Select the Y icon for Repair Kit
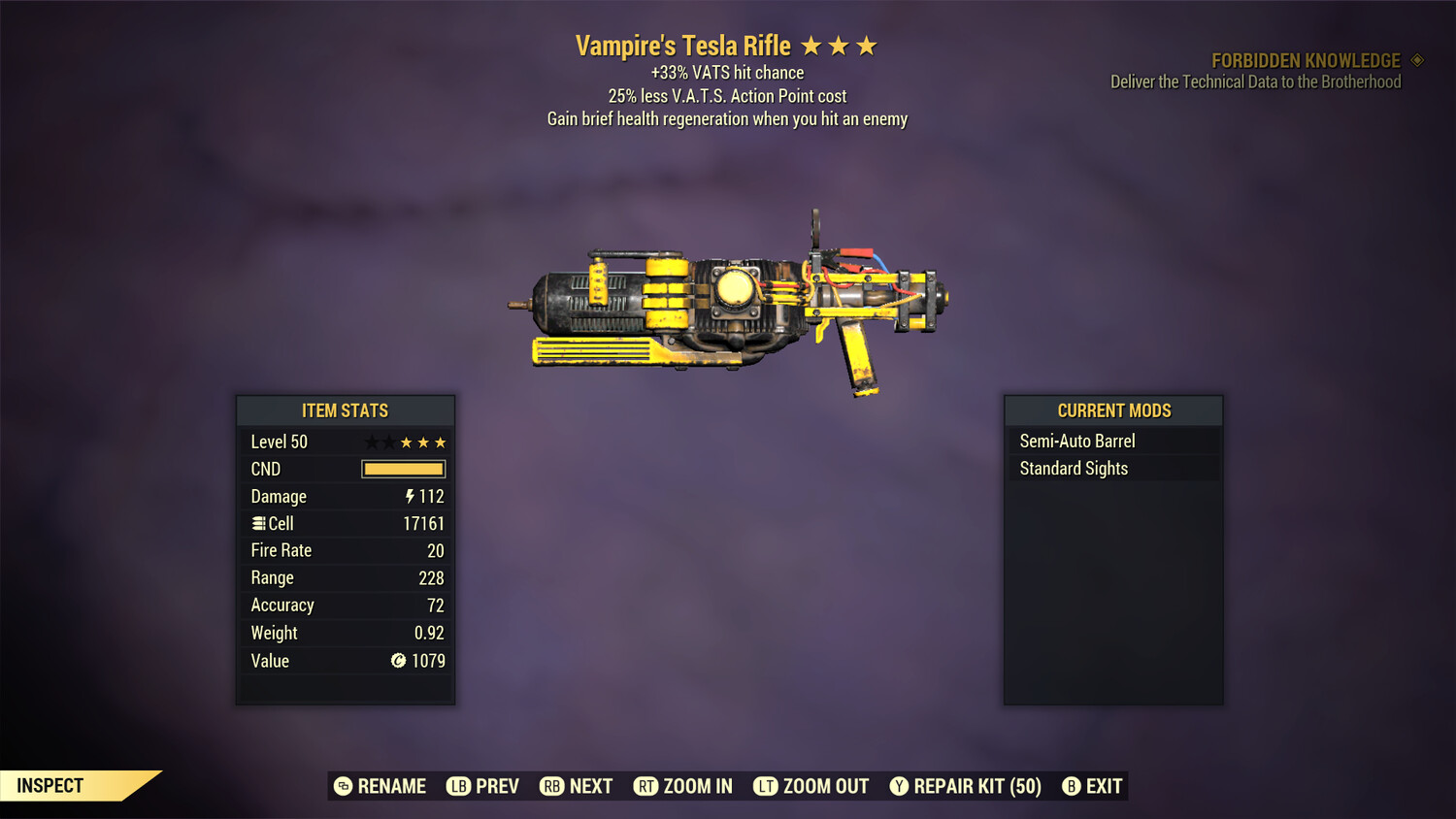Image resolution: width=1456 pixels, height=819 pixels. [899, 786]
